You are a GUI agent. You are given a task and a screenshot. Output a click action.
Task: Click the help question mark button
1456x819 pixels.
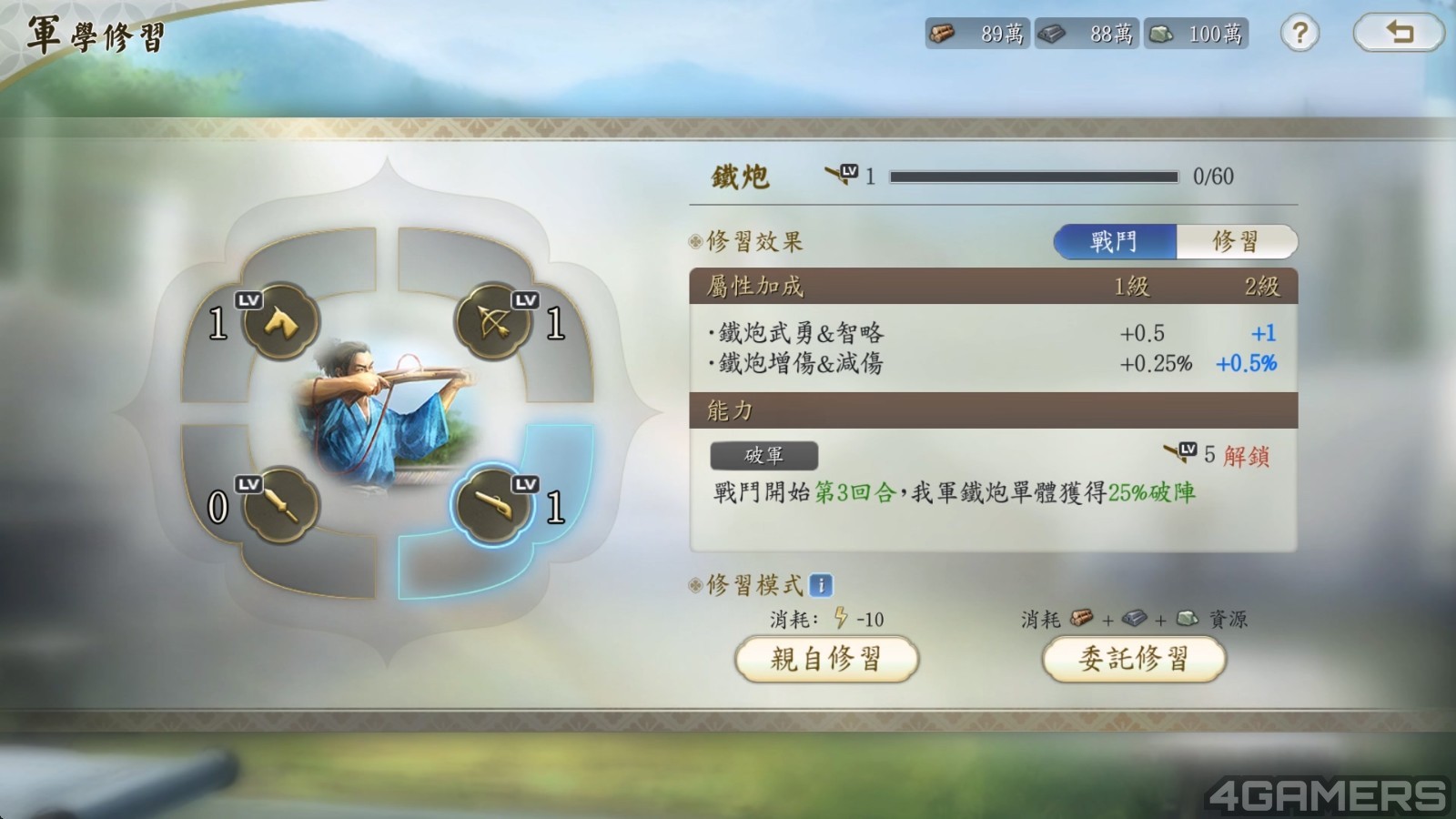[x=1299, y=34]
